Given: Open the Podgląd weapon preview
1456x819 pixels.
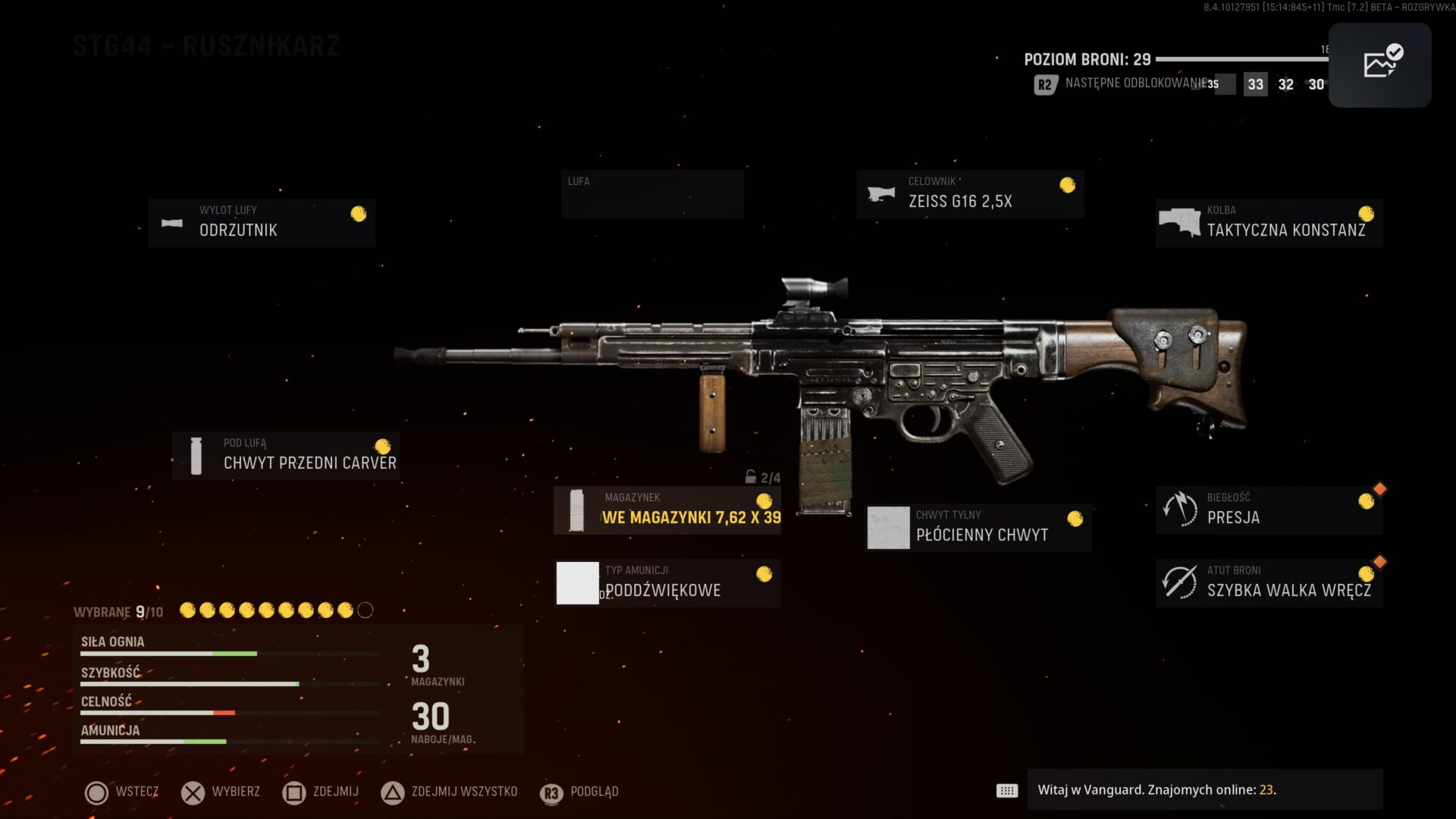Looking at the screenshot, I should [579, 792].
